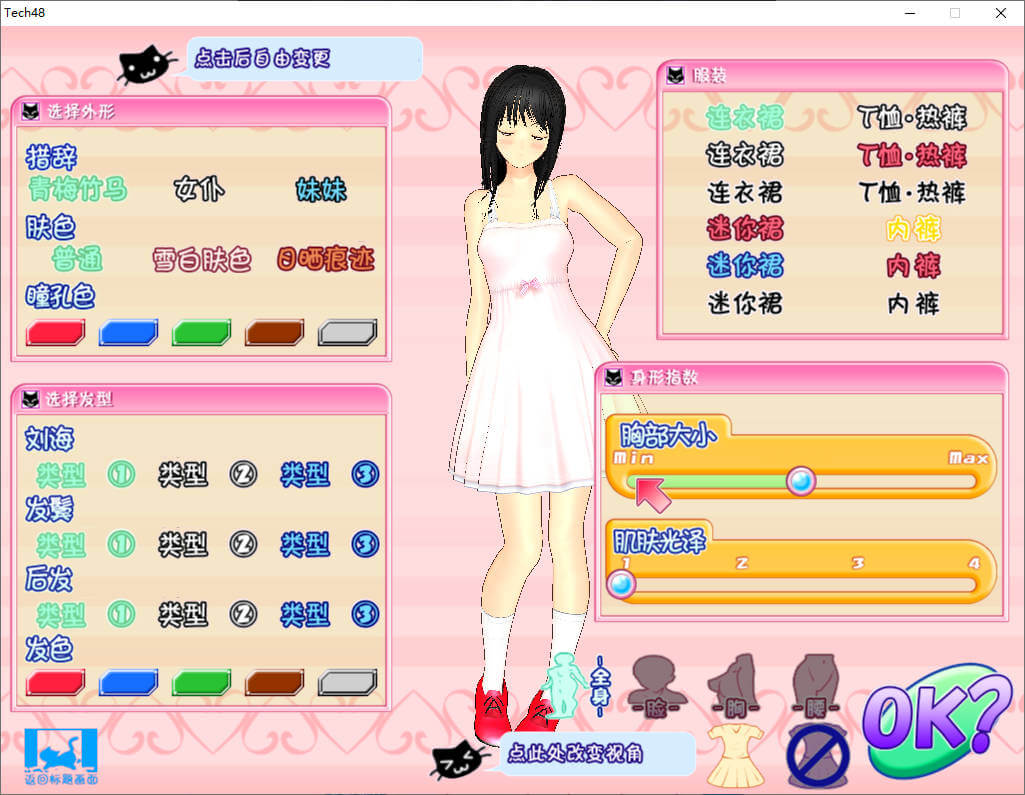Screen dimensions: 1025x795
Task: Select the red swatch under 瞳孔色
Action: click(56, 333)
